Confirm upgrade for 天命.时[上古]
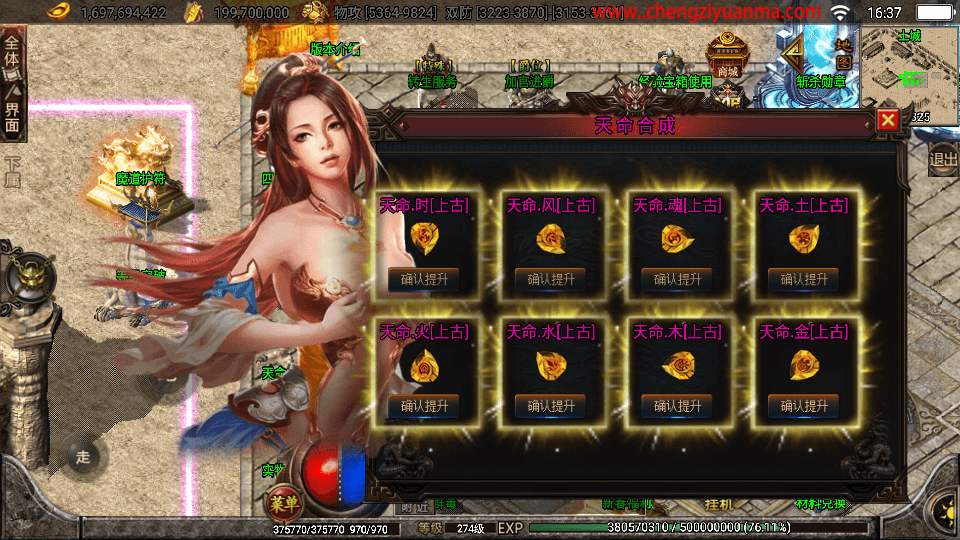This screenshot has height=540, width=960. pos(424,279)
